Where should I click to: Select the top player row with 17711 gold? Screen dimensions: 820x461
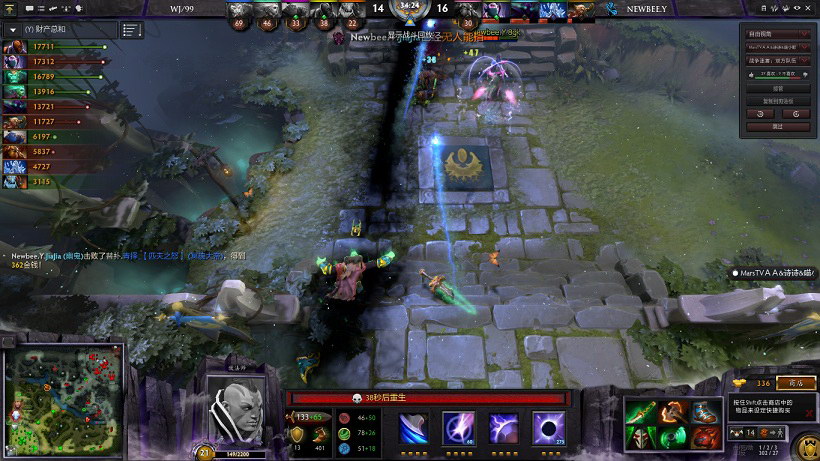[x=55, y=46]
